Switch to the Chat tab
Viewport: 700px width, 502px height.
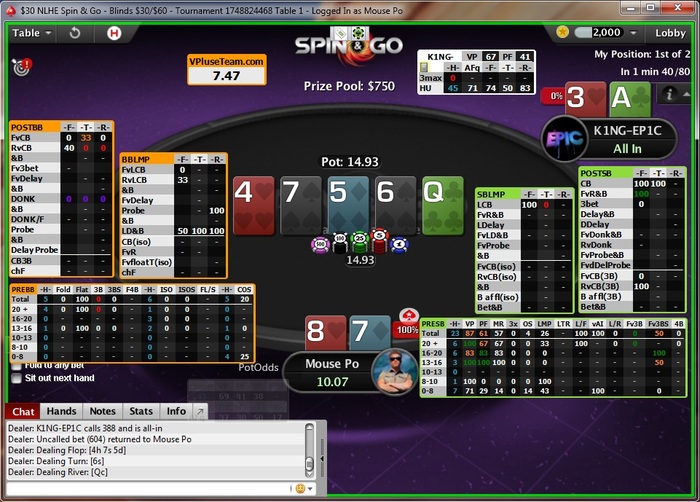[x=24, y=411]
